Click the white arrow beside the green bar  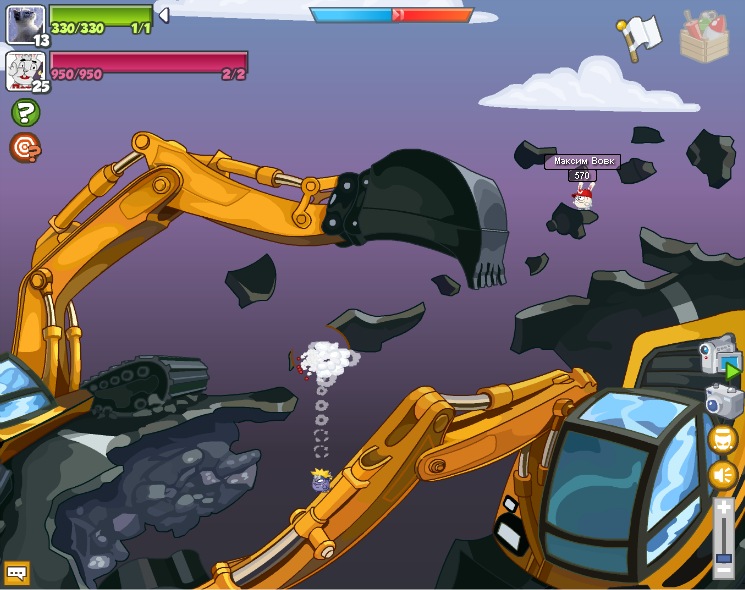(164, 15)
